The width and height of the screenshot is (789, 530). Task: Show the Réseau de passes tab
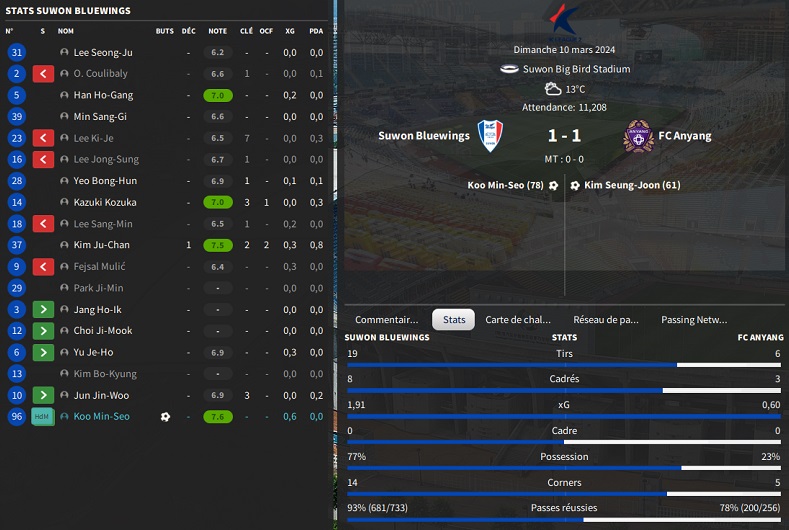point(606,320)
